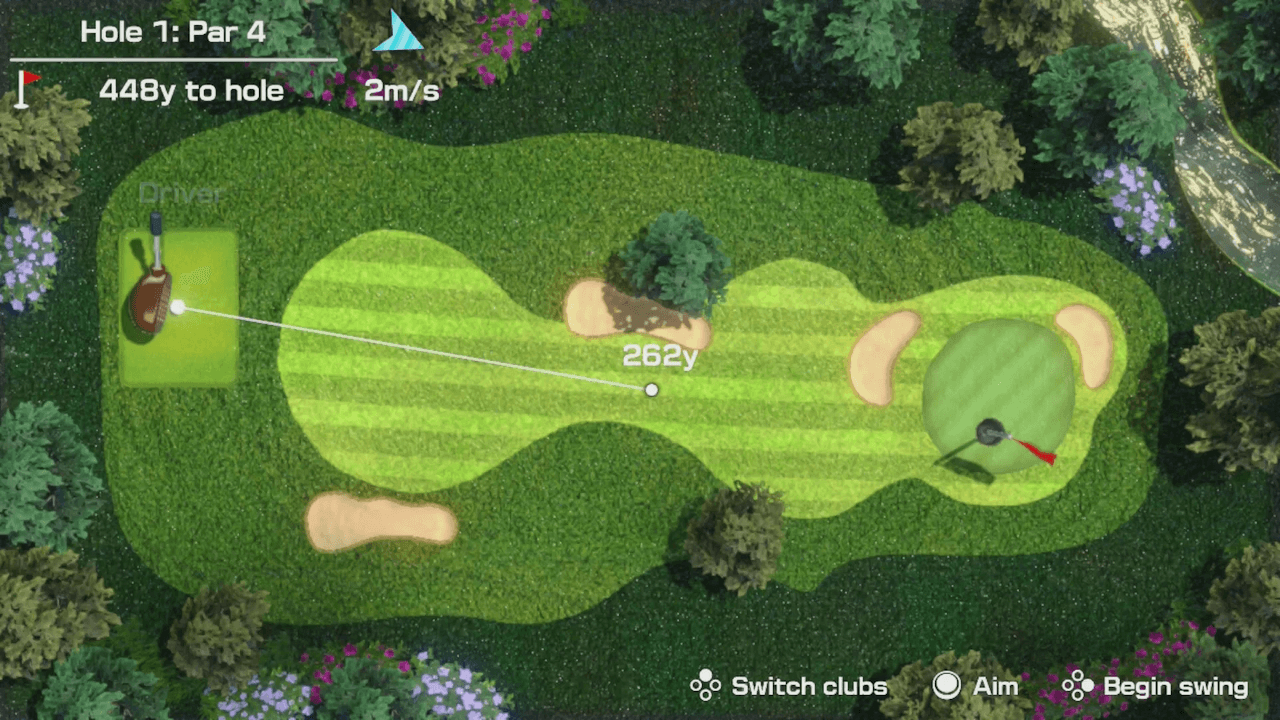Choose the Aim action

977,686
